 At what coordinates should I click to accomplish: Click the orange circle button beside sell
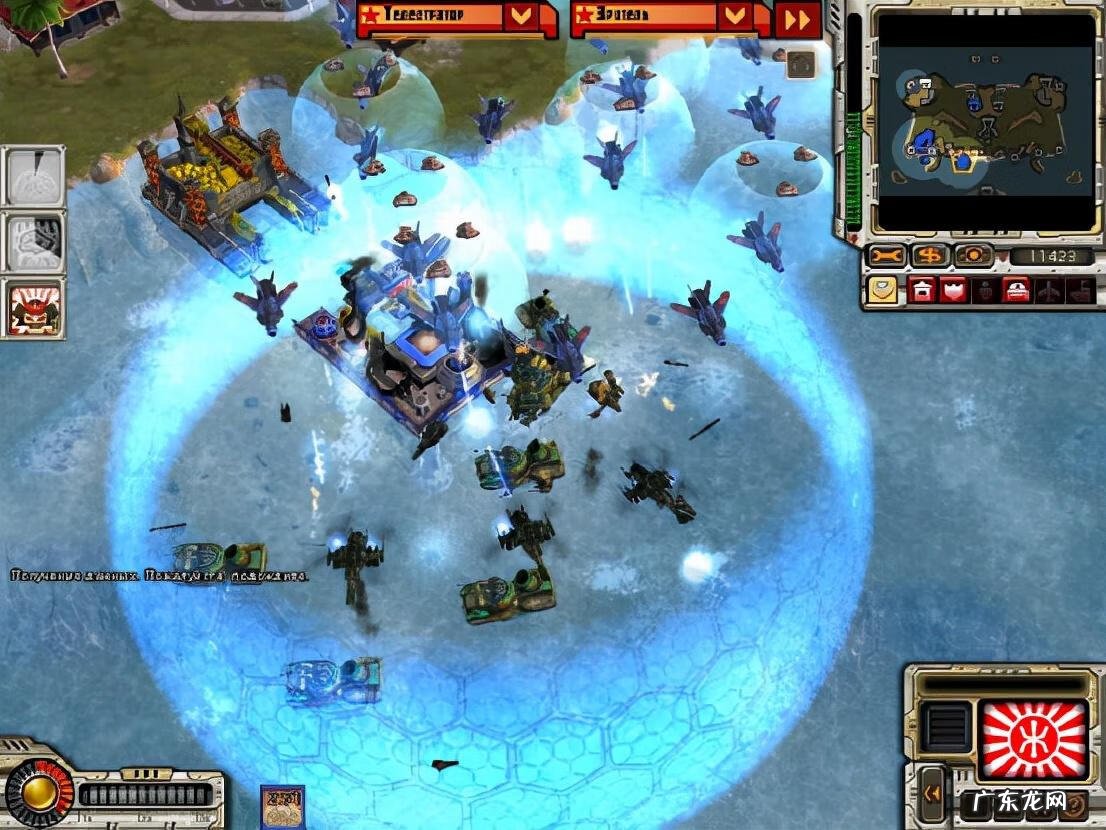972,256
